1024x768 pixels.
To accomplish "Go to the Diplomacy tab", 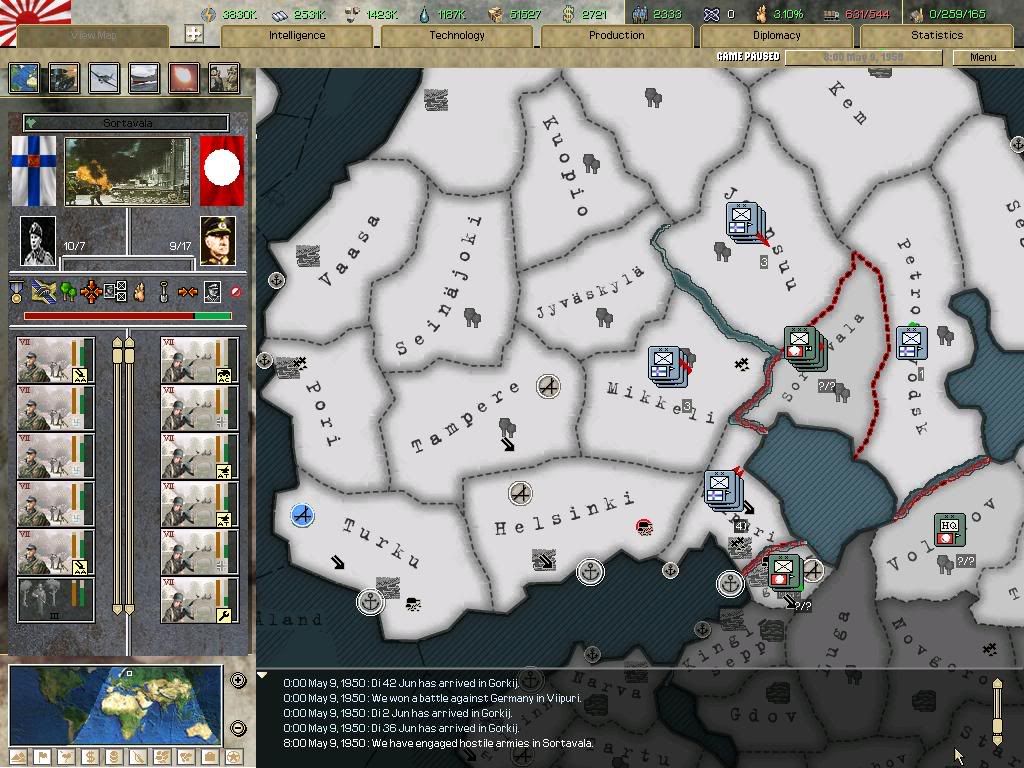I will (776, 35).
